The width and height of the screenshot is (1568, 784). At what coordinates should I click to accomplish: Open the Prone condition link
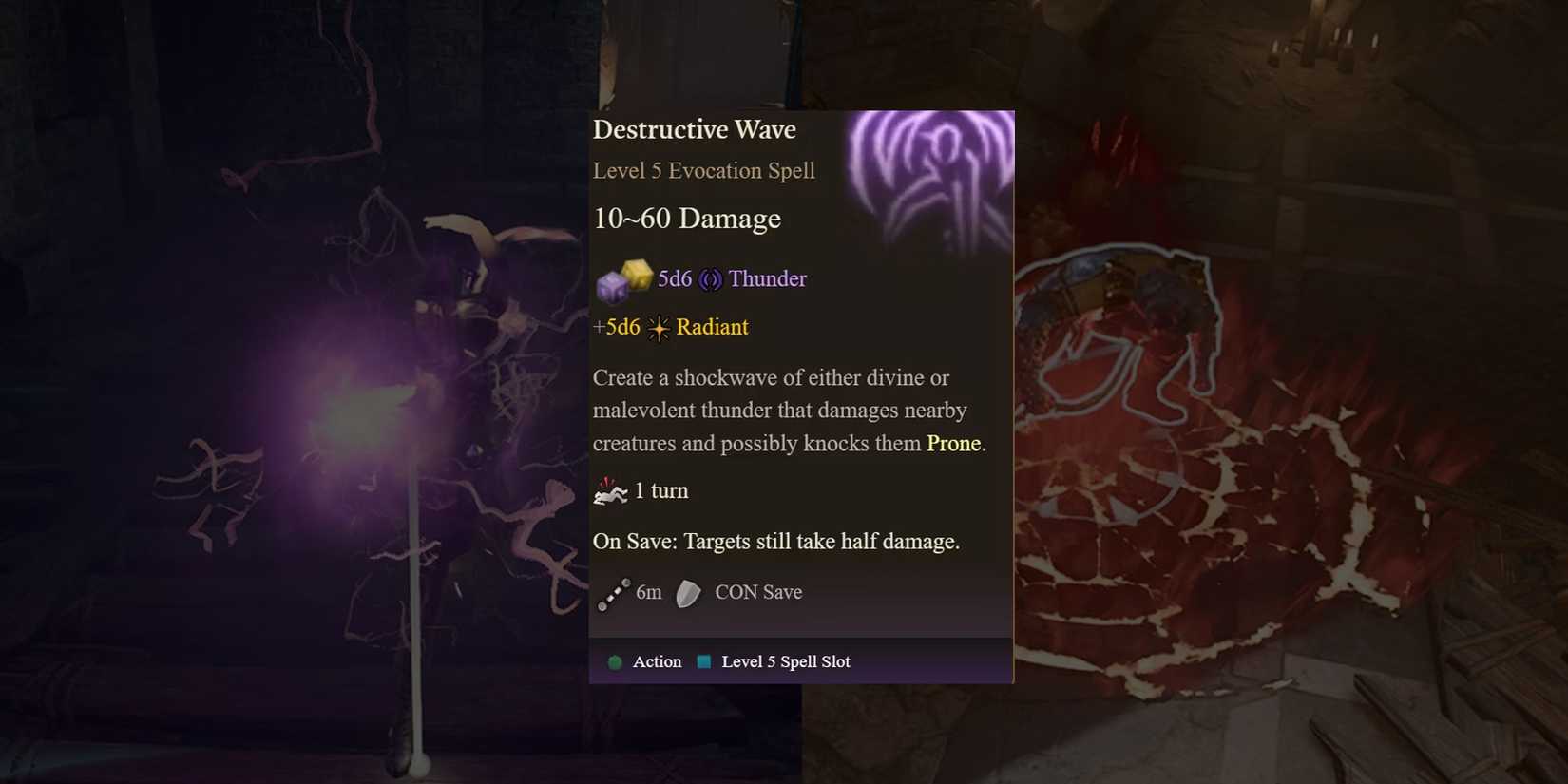952,443
